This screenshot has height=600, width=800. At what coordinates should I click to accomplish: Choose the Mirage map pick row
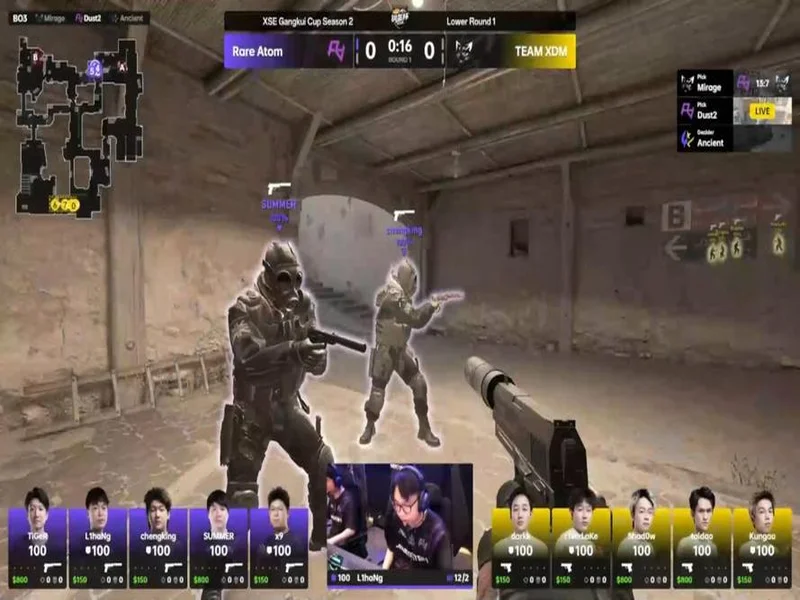[705, 83]
